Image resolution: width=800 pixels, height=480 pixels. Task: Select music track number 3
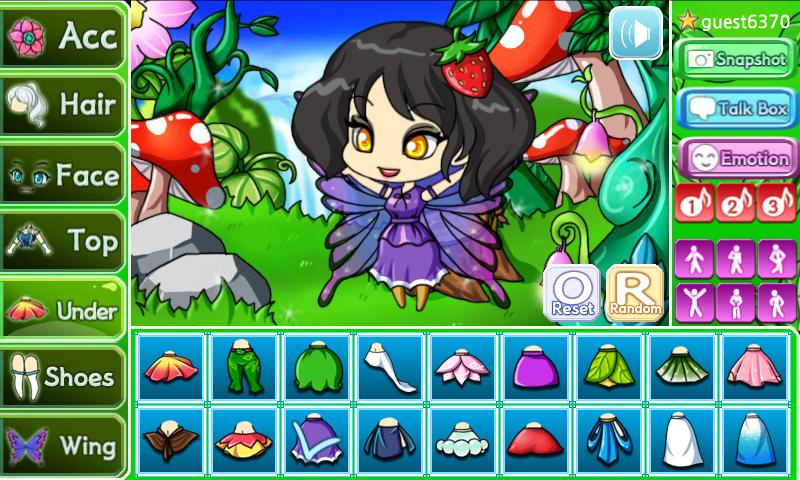click(777, 203)
